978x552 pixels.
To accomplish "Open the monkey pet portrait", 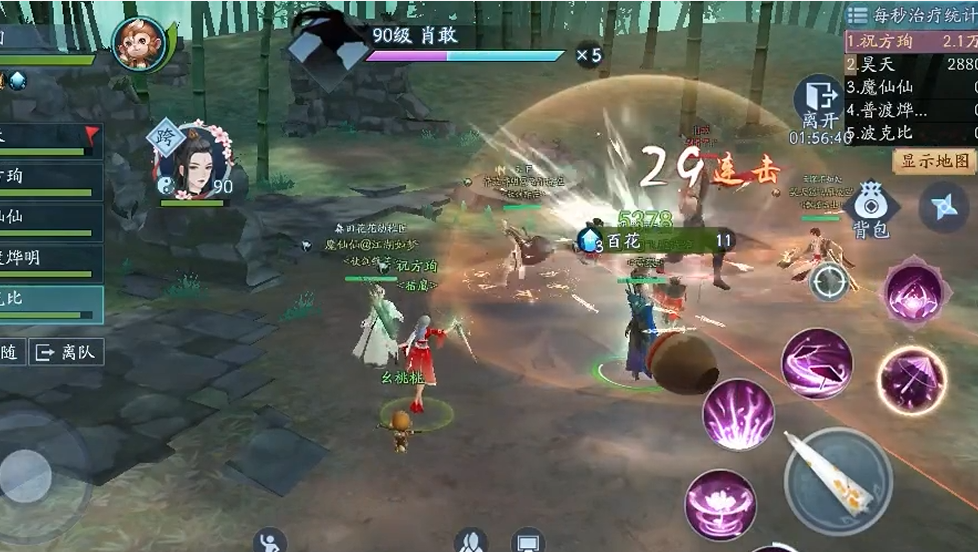I will tap(139, 43).
